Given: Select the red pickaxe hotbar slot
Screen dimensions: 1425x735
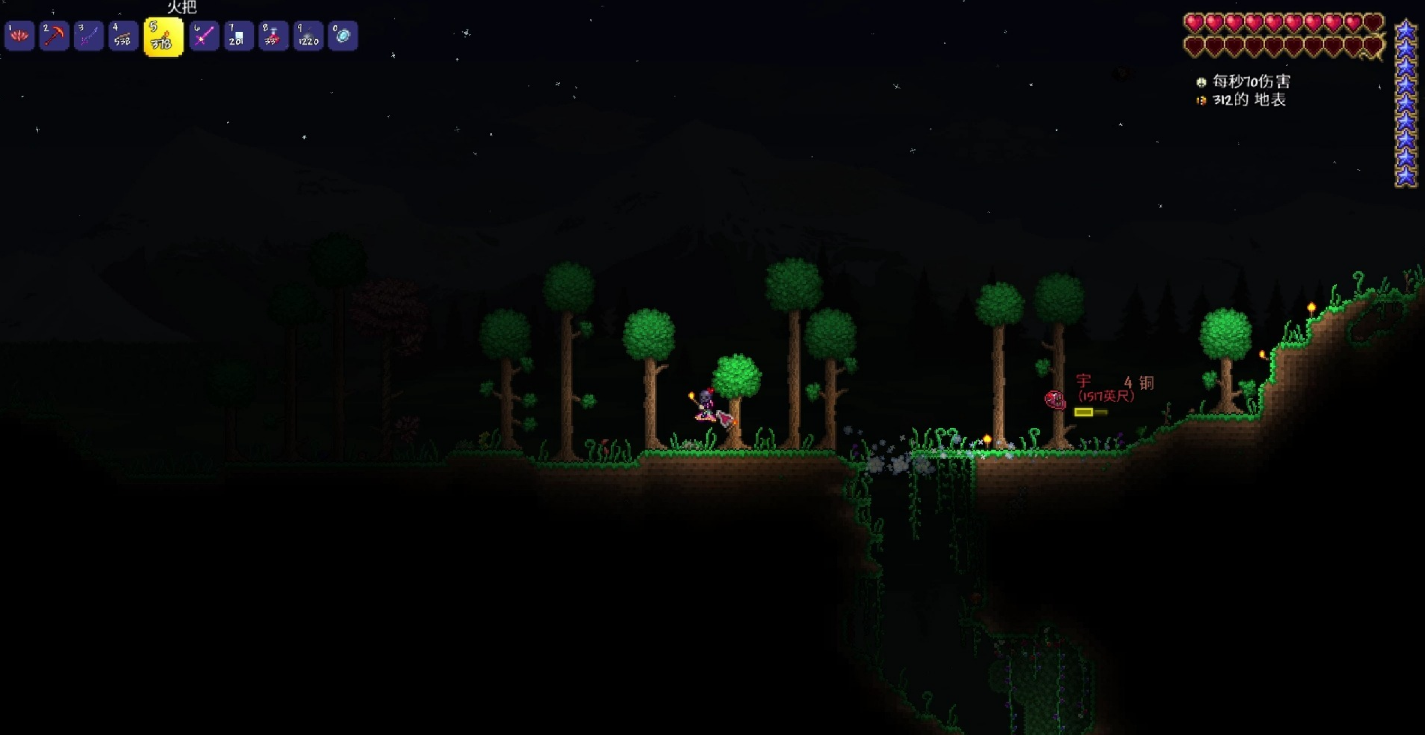Looking at the screenshot, I should click(x=54, y=36).
